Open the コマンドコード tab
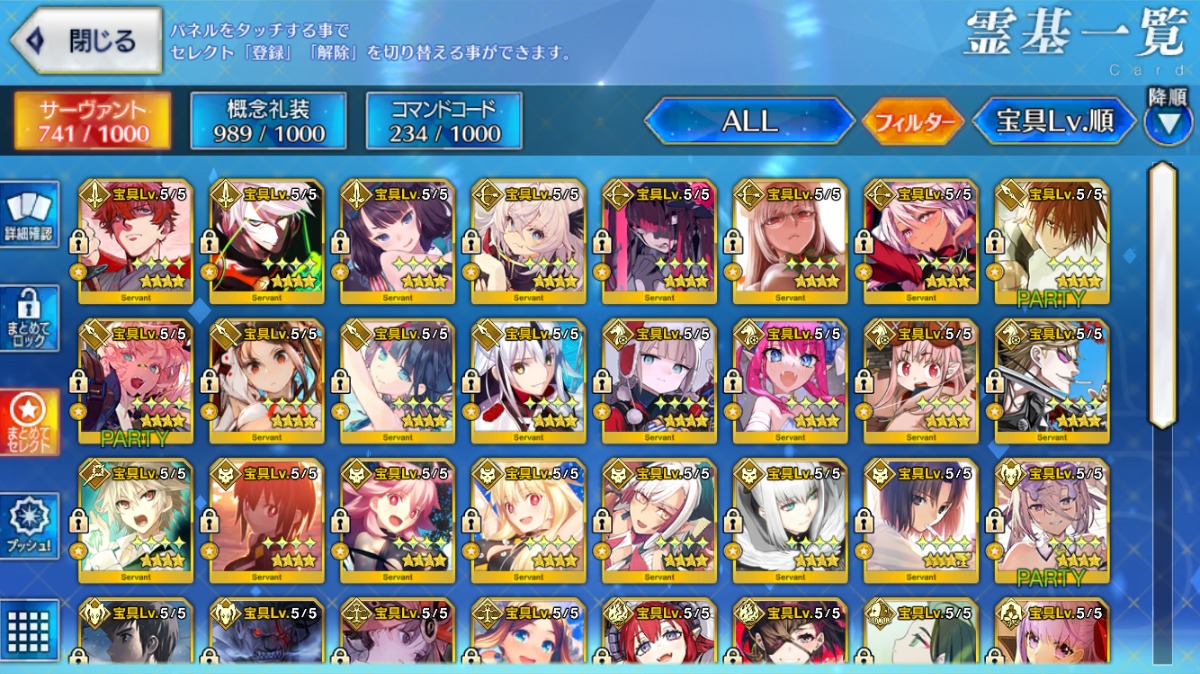 pyautogui.click(x=444, y=121)
